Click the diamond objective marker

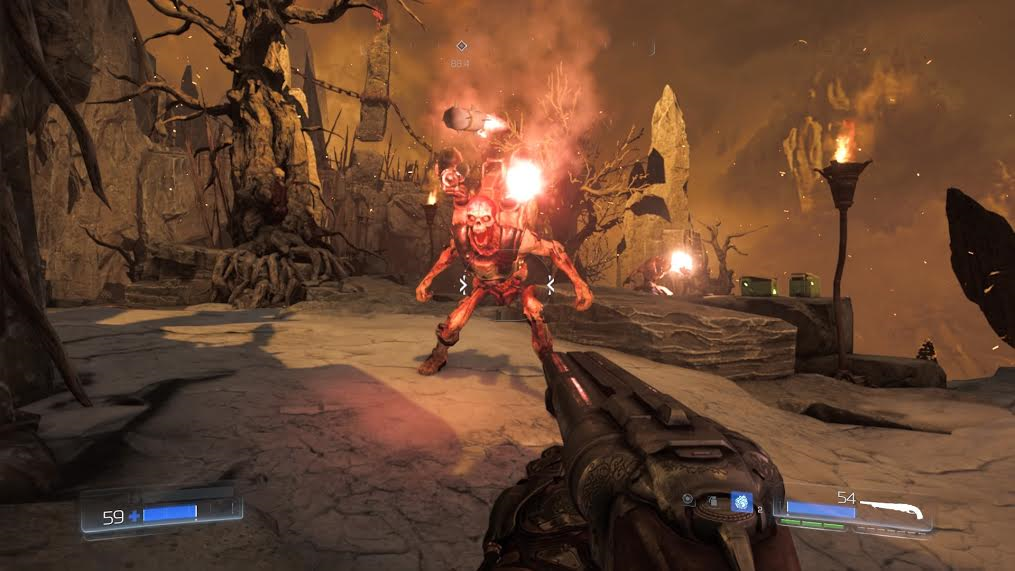(461, 46)
